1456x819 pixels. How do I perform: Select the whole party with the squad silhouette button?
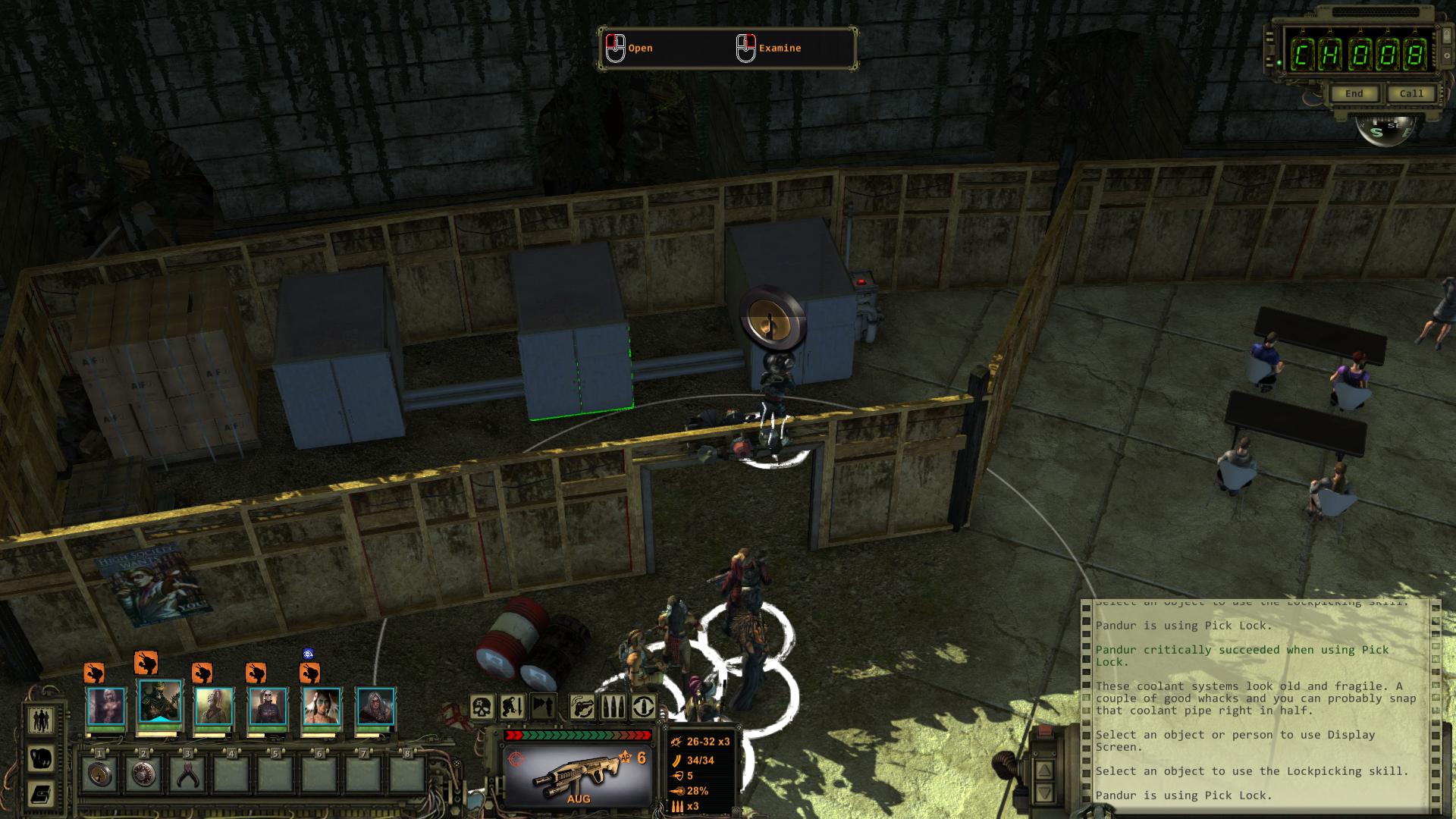pos(40,720)
